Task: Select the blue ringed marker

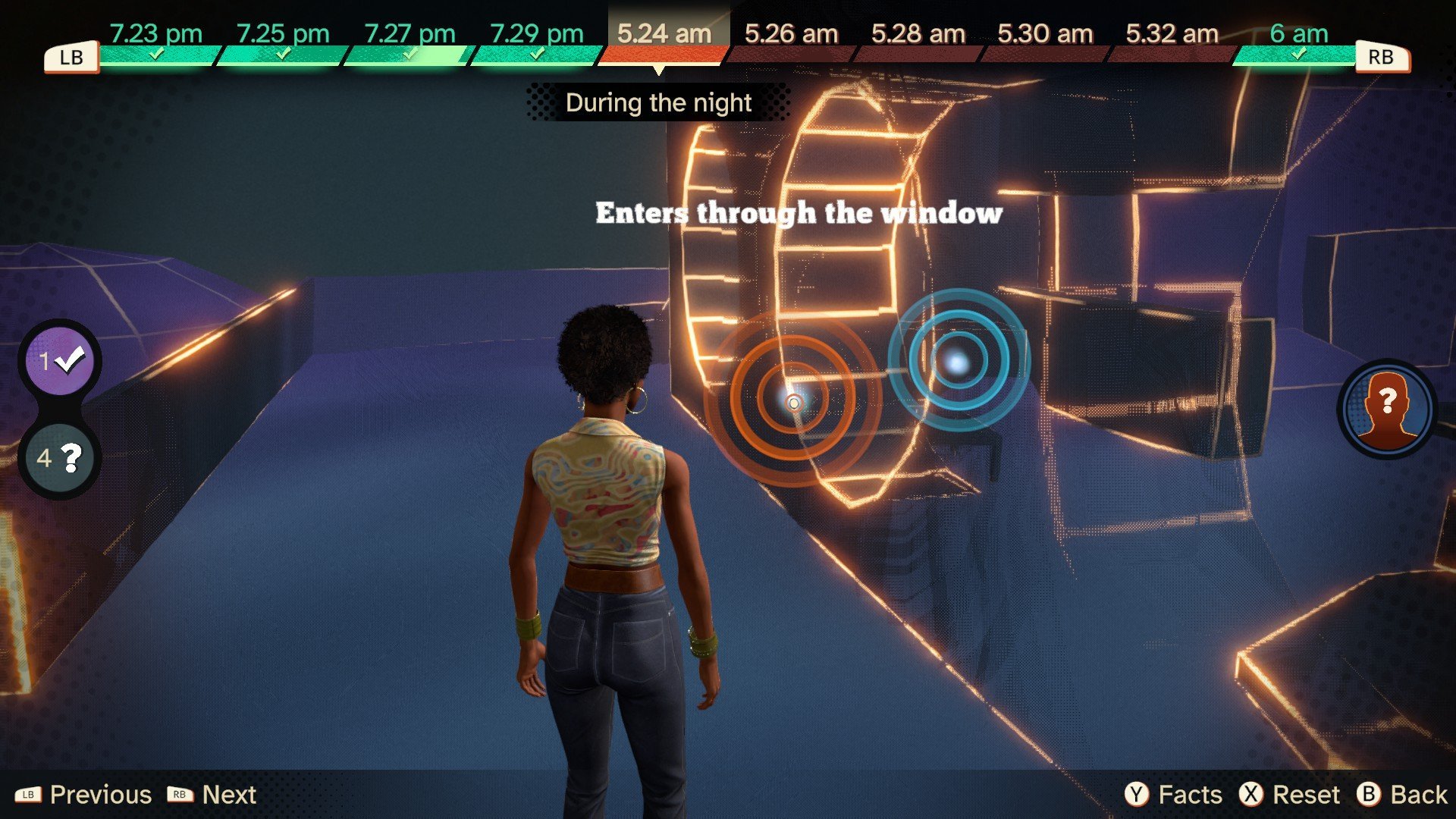Action: tap(959, 362)
